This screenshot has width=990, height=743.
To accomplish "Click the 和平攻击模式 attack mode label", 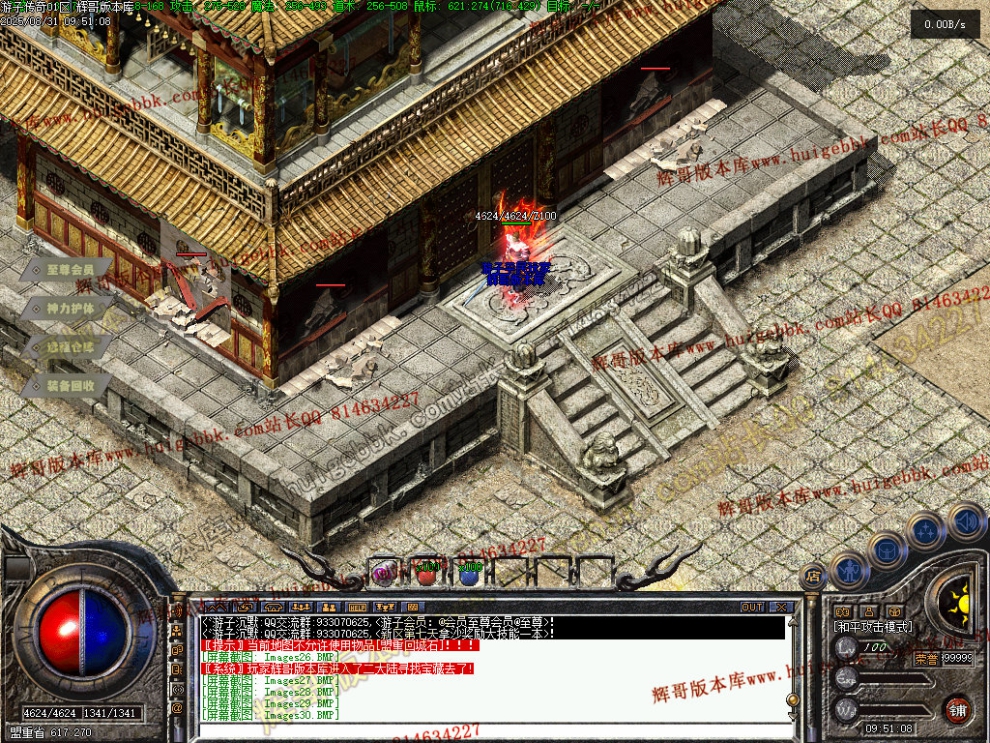I will (871, 625).
